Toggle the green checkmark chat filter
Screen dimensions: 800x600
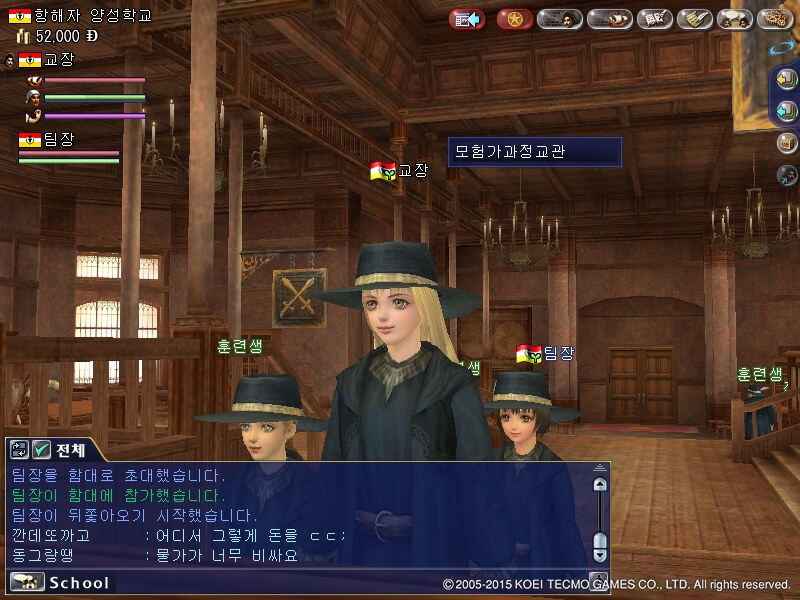(x=41, y=450)
